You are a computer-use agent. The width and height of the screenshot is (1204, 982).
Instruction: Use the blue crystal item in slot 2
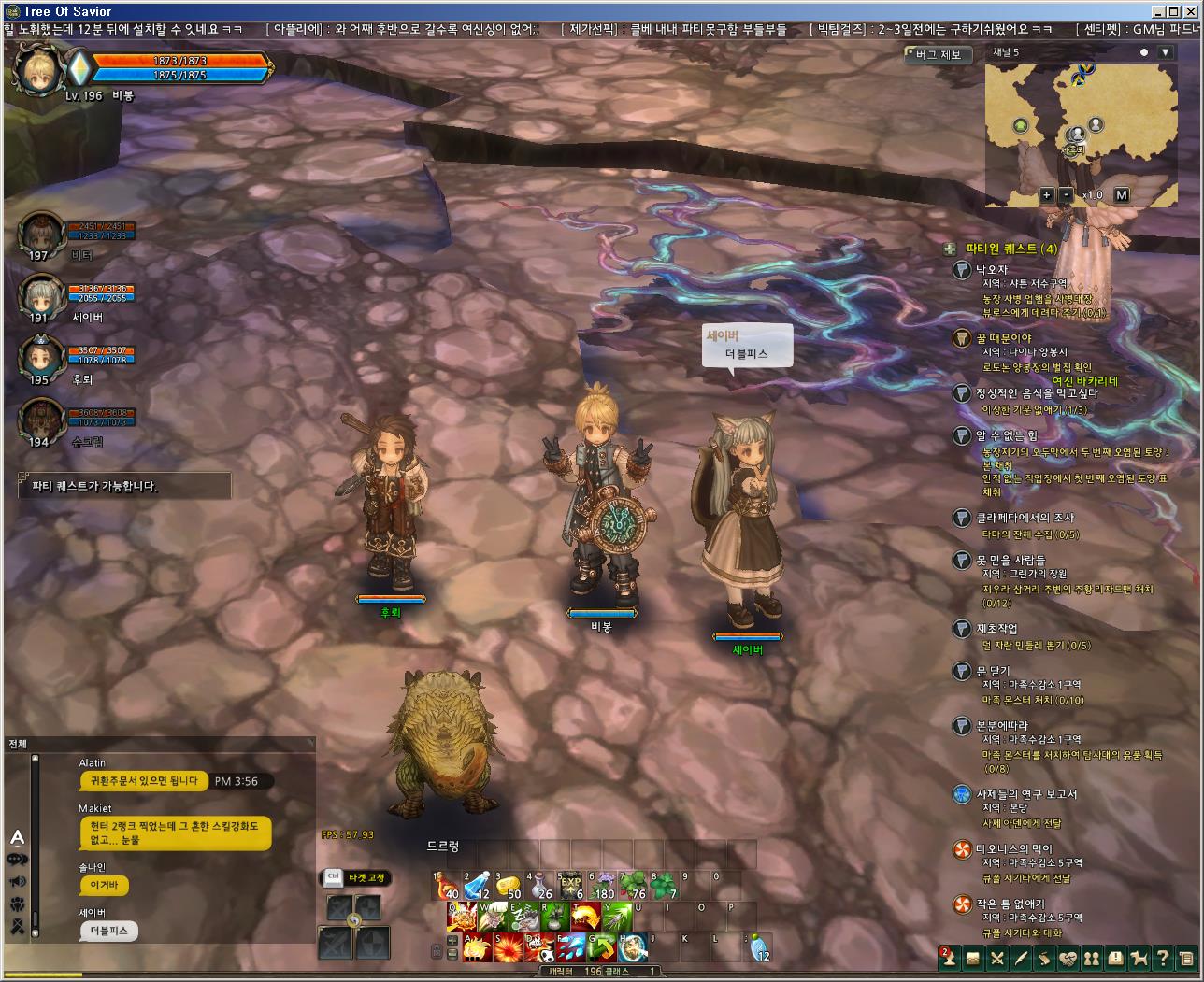click(478, 885)
